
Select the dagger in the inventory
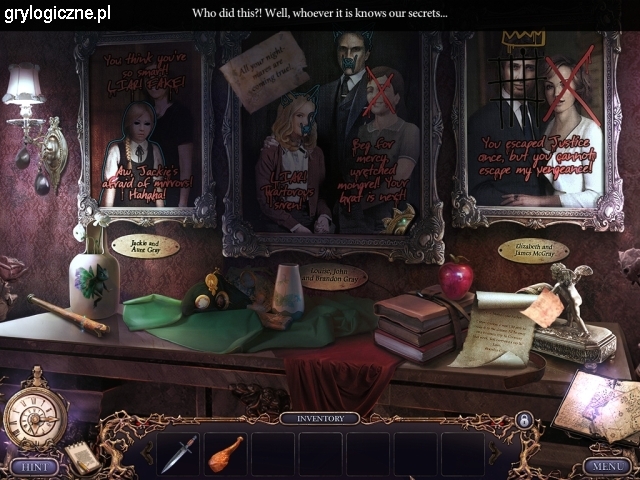[178, 453]
